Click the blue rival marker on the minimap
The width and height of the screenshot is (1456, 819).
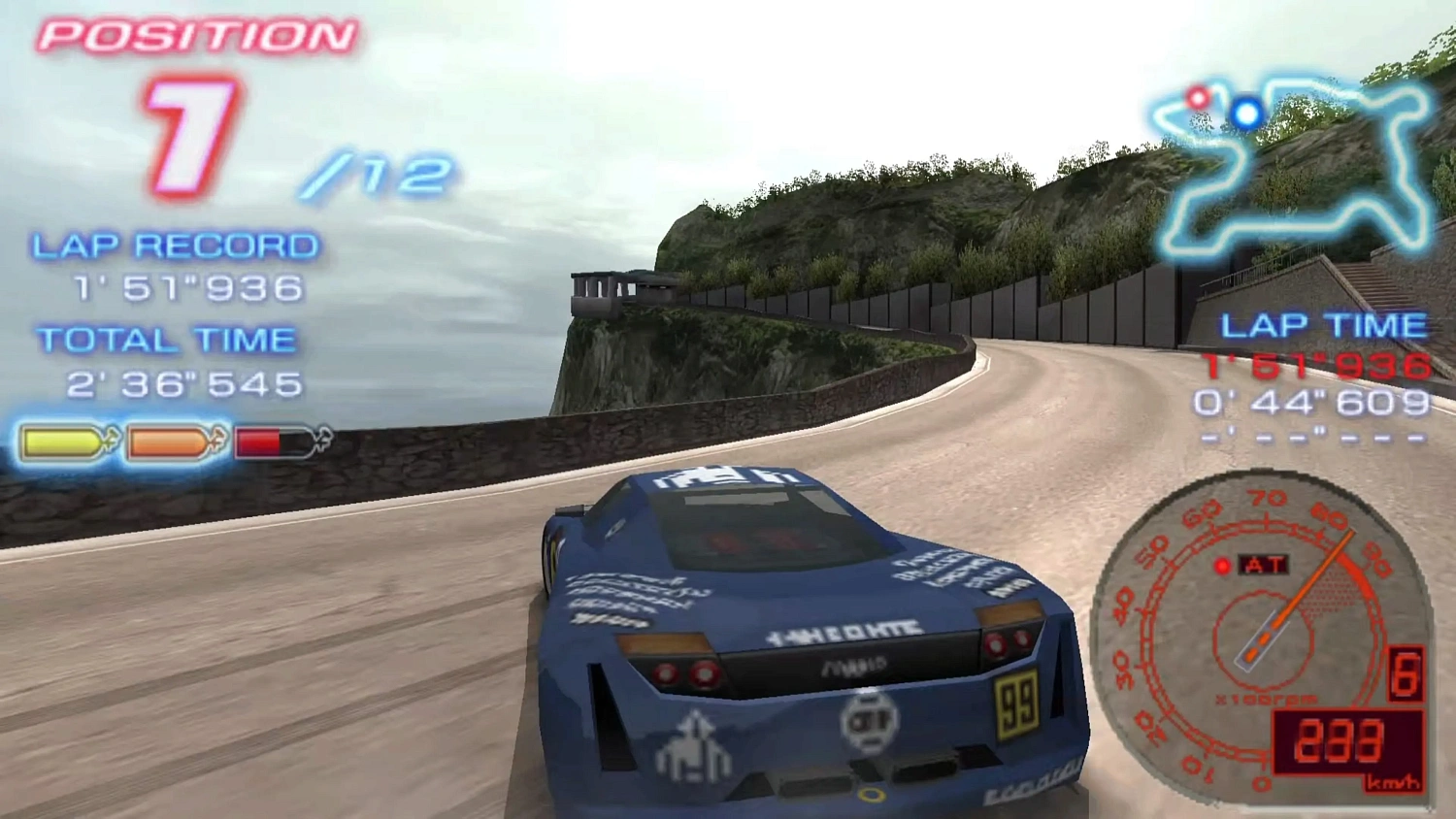(x=1245, y=111)
